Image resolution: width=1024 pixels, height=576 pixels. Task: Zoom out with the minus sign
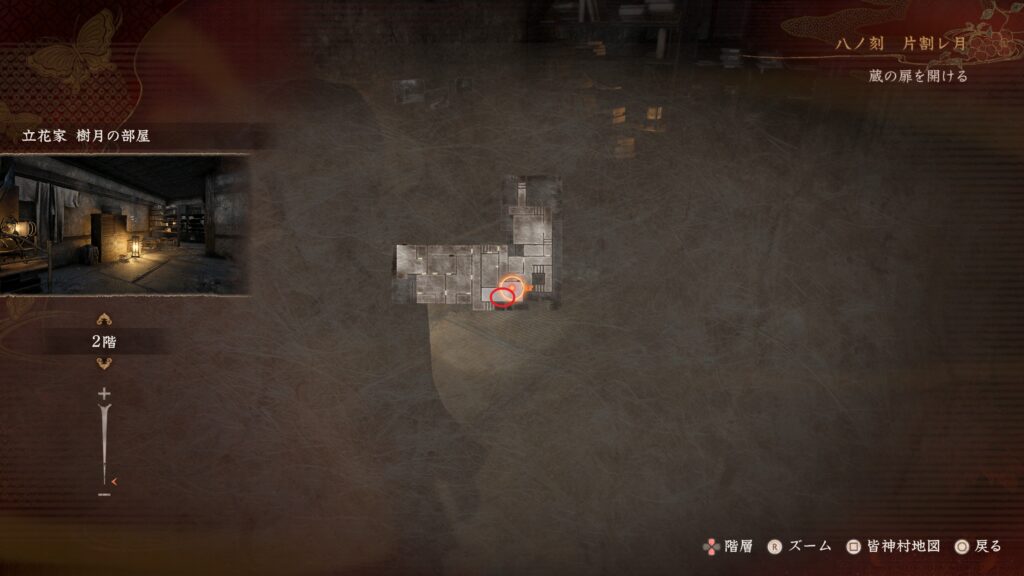coord(104,494)
